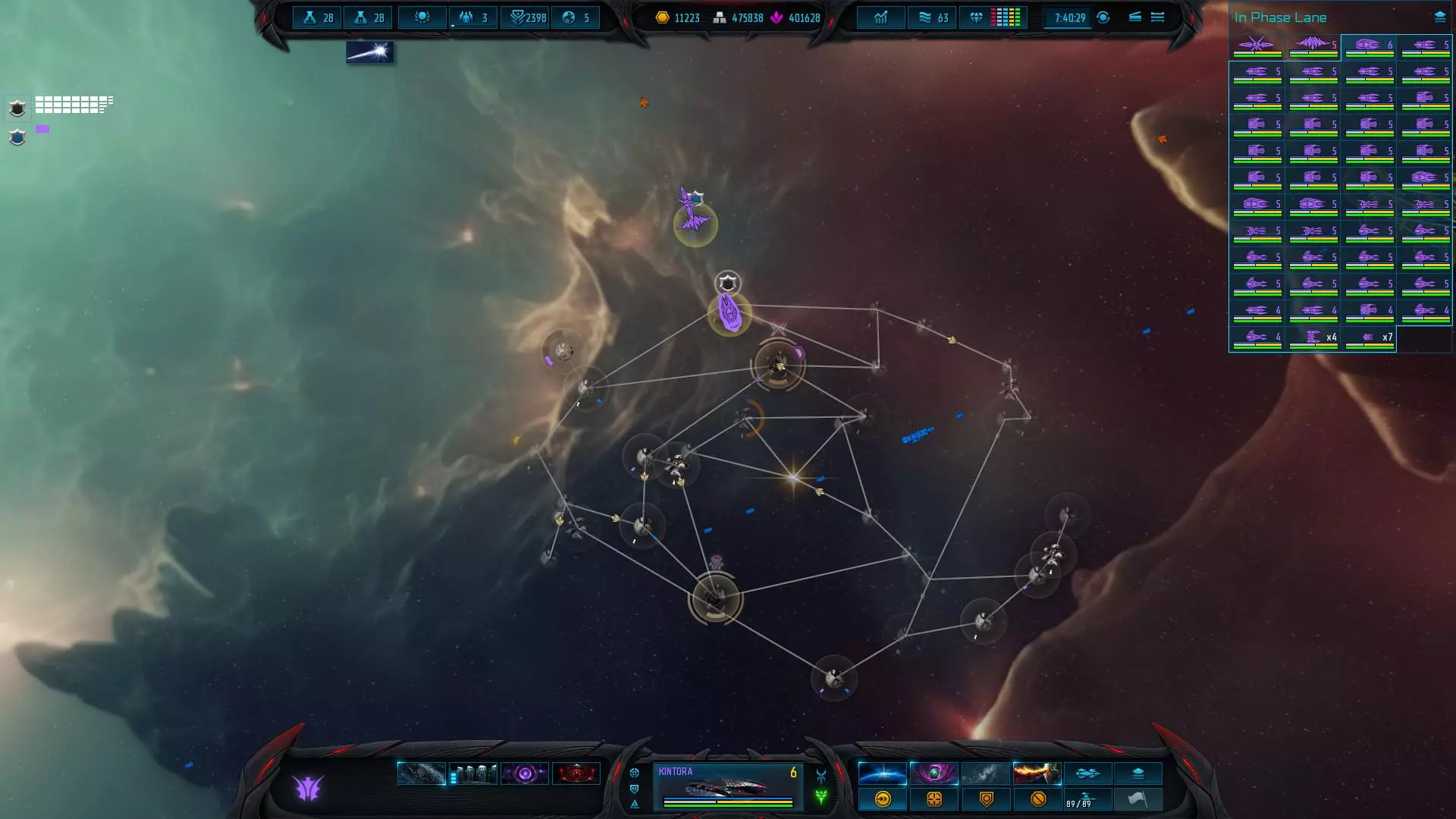Click the orange stop command button

1038,799
